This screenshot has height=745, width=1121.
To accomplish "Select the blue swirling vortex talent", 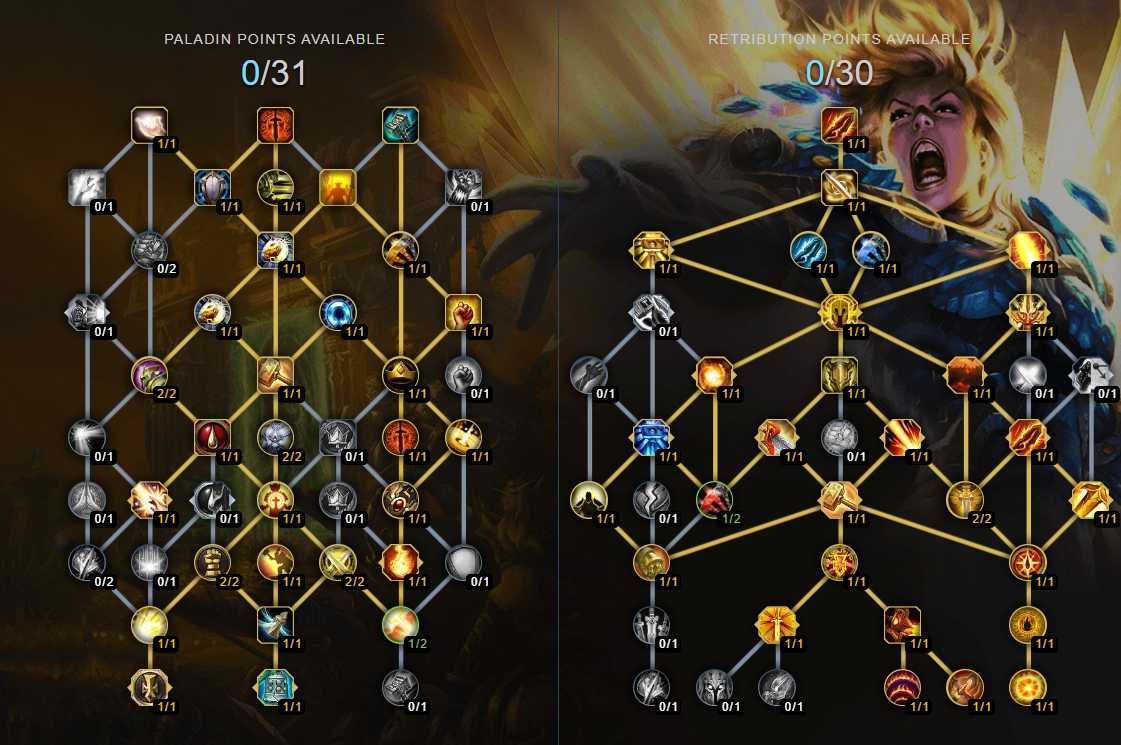I will click(337, 312).
